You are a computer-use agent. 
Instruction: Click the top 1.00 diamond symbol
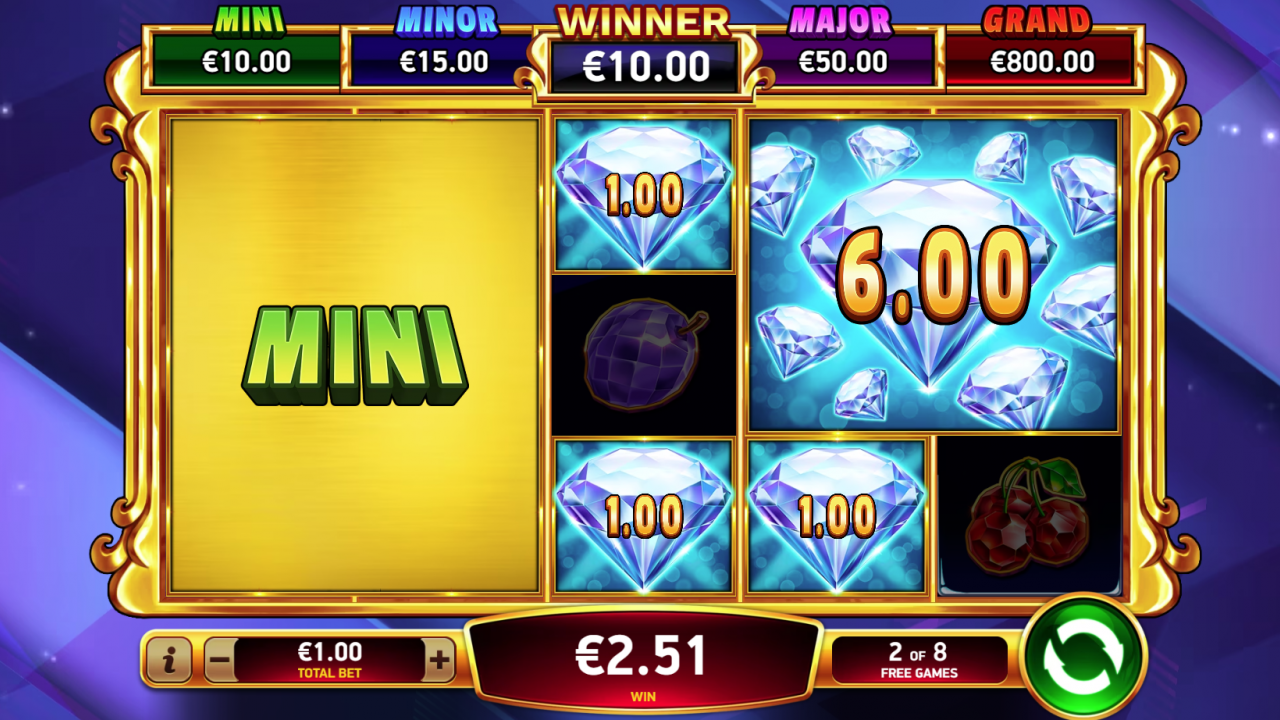point(643,195)
